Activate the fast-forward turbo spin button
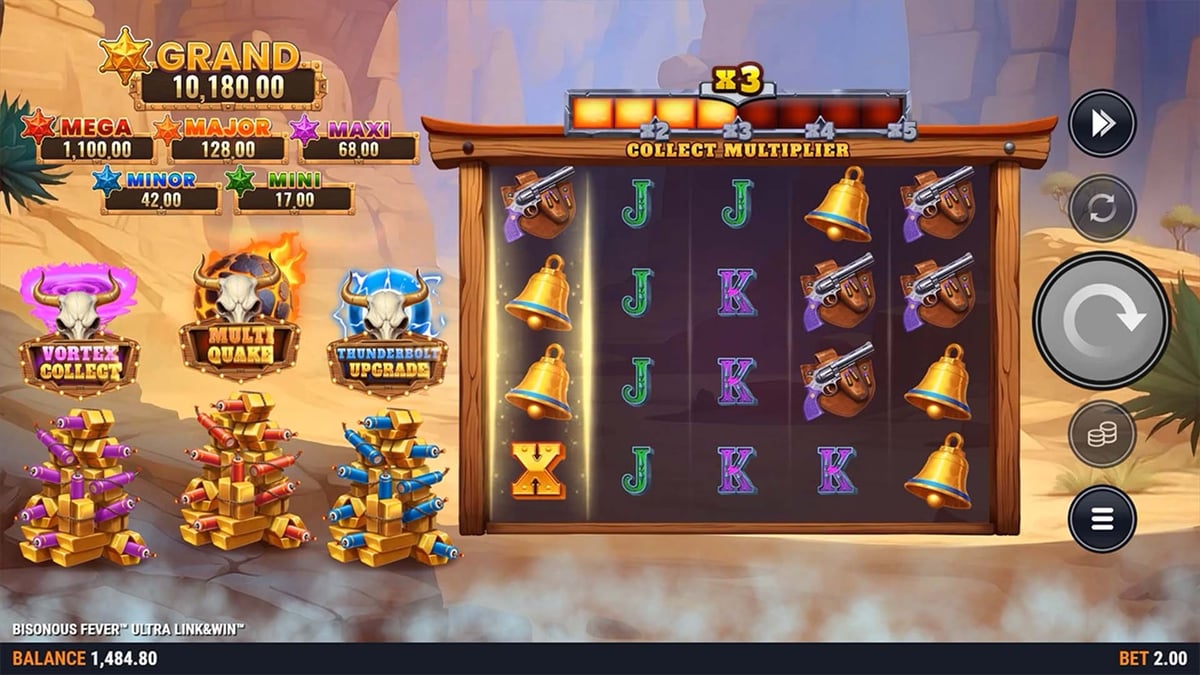 1102,123
